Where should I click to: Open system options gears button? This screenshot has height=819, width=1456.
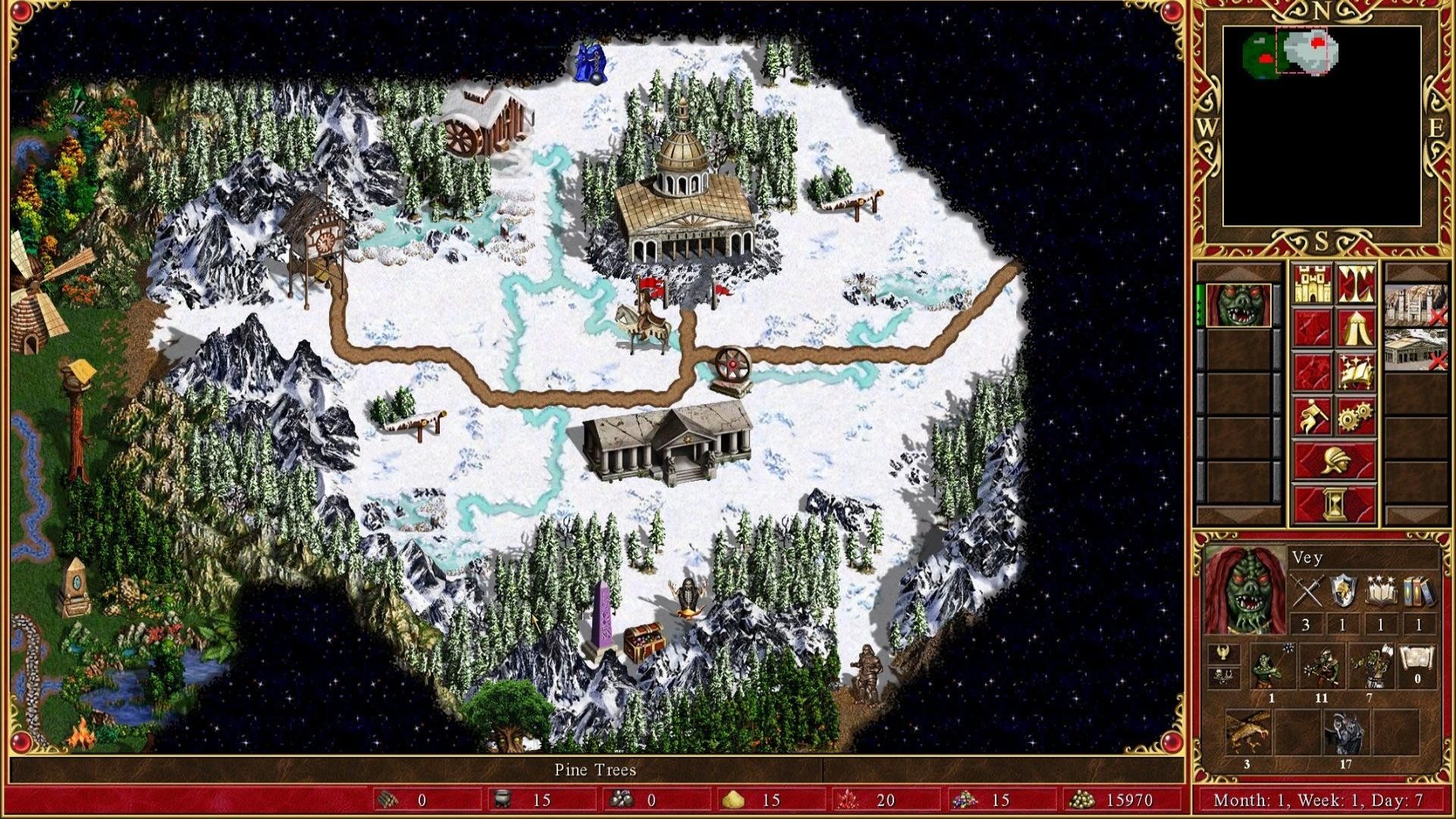[x=1356, y=416]
